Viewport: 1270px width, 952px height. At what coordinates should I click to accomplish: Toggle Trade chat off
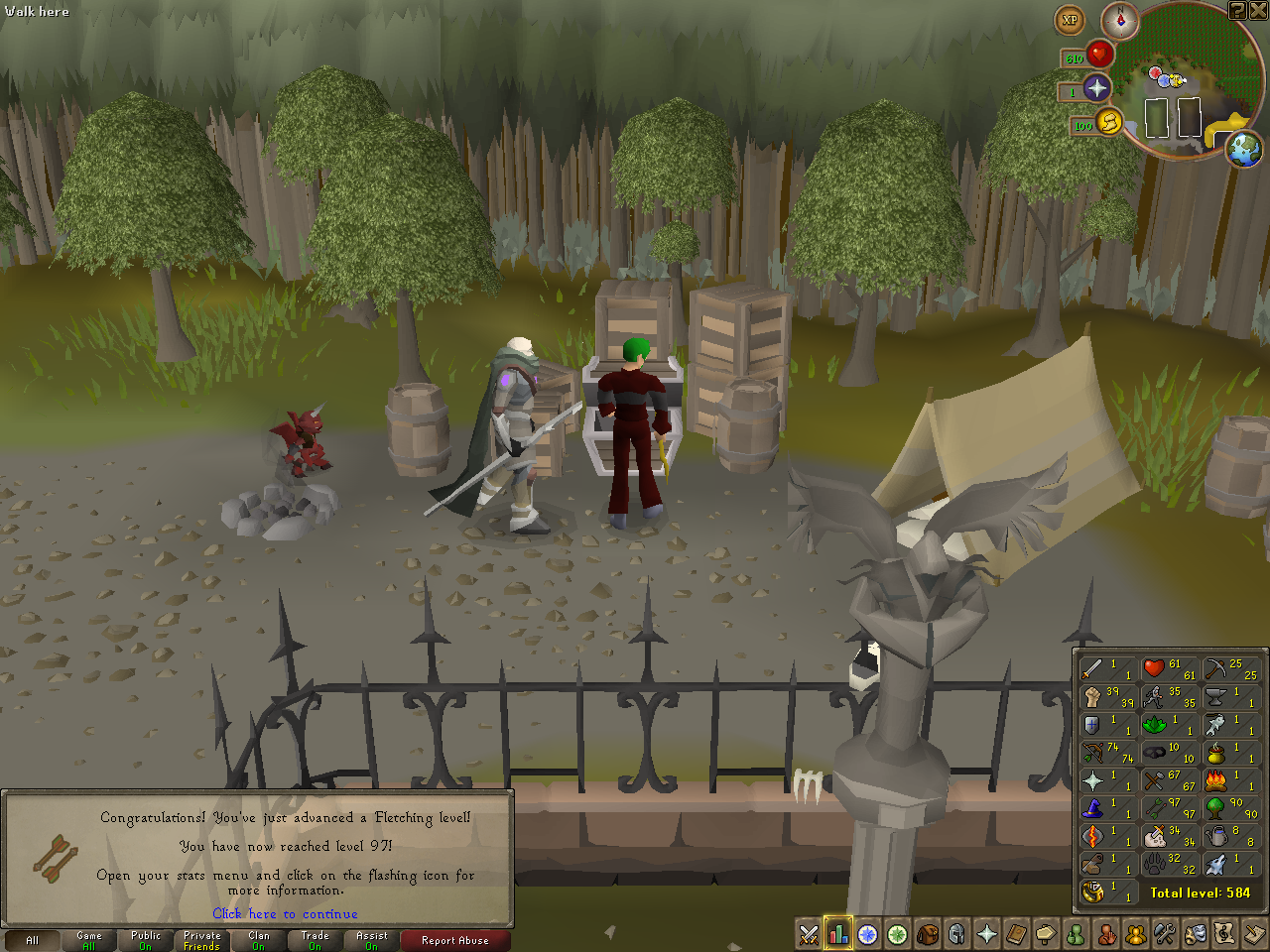tap(314, 940)
